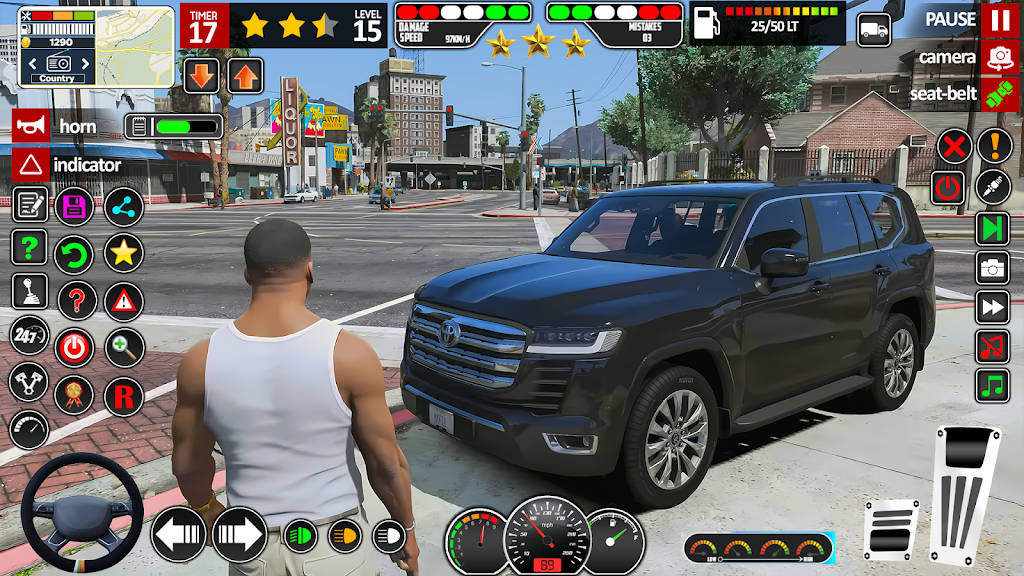The width and height of the screenshot is (1024, 576).
Task: Toggle the green music note button
Action: tap(993, 386)
